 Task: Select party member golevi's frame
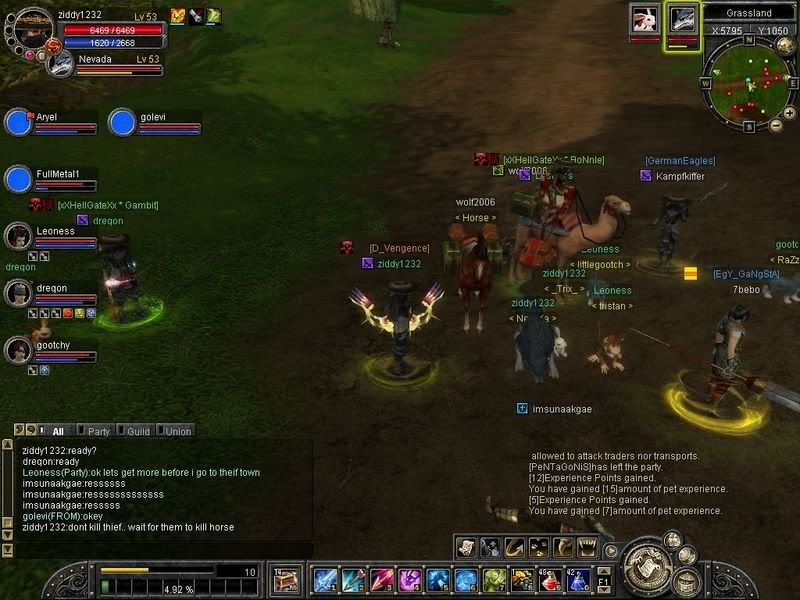pyautogui.click(x=122, y=122)
